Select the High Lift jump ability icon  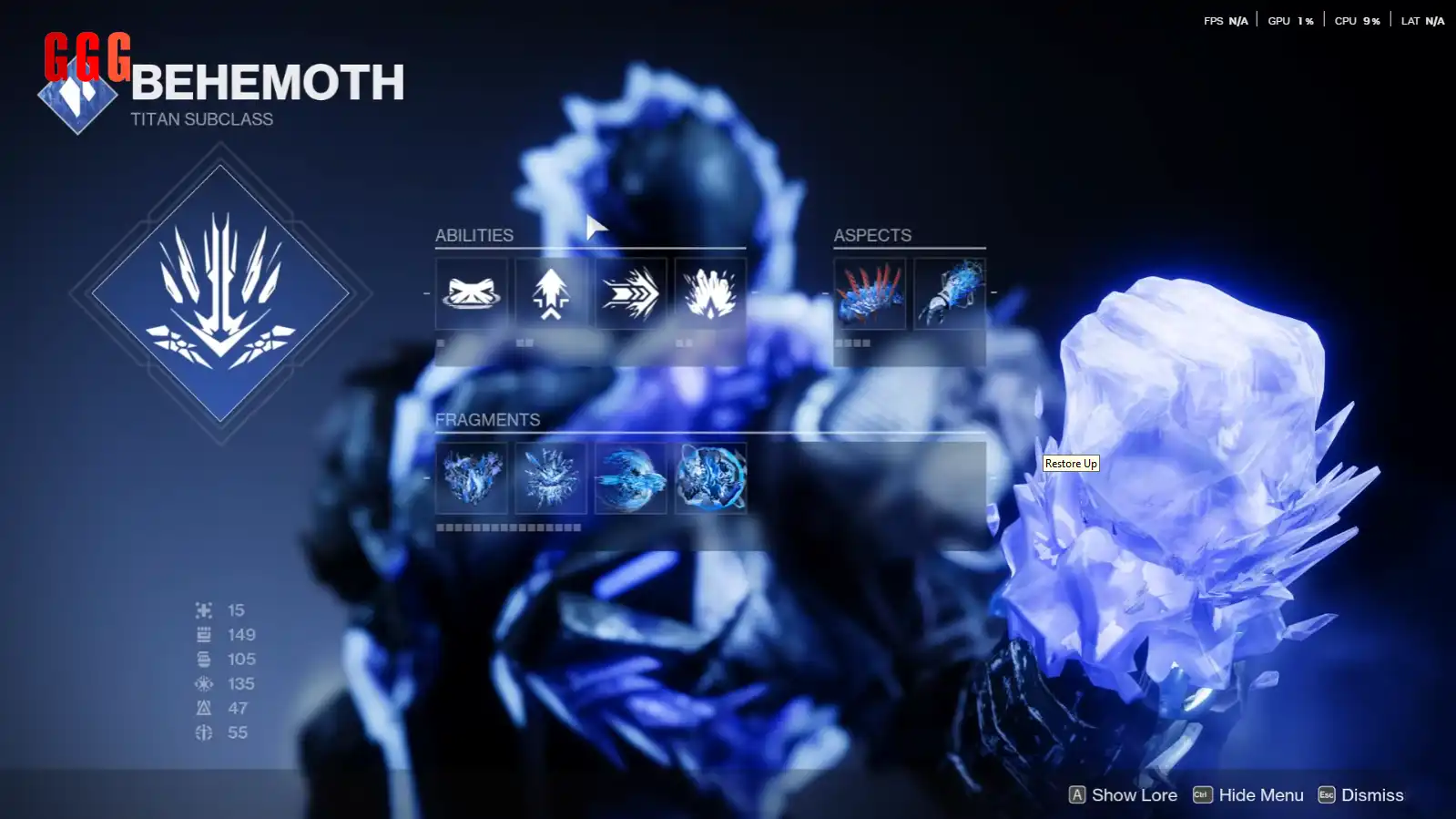[551, 293]
